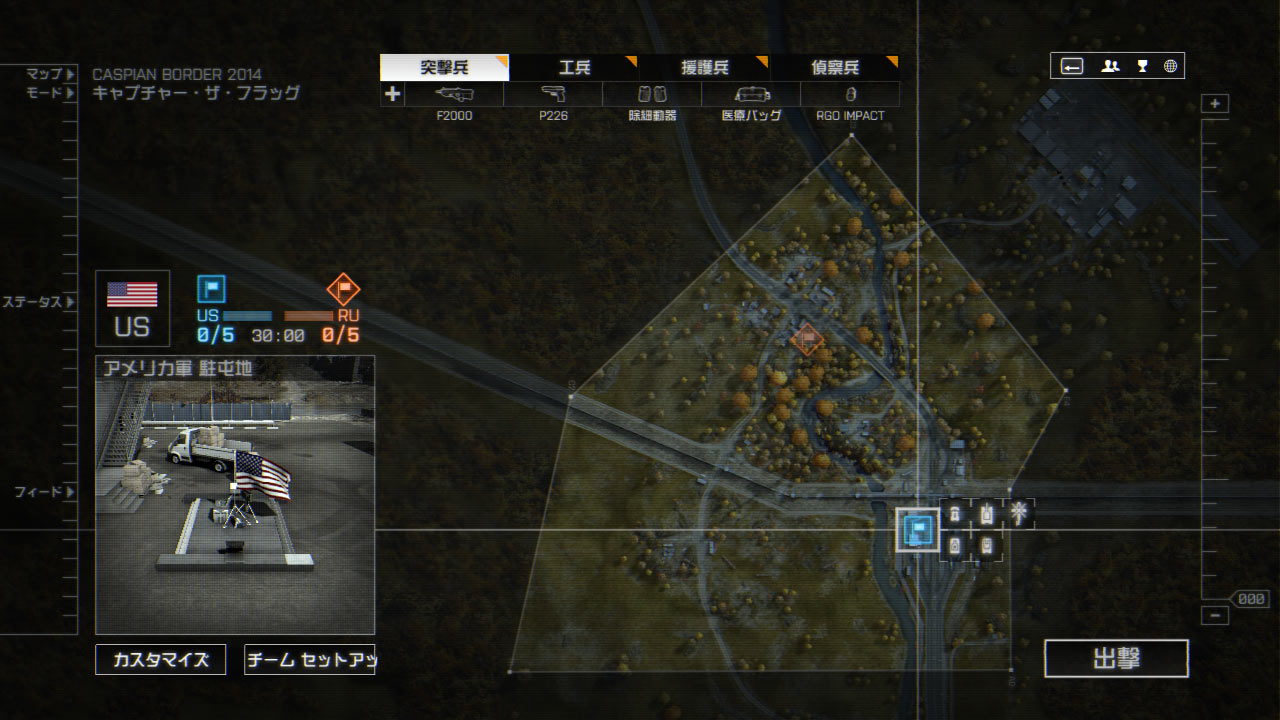Screen dimensions: 1280x720
Task: Open the squad members icon
Action: tap(1110, 66)
